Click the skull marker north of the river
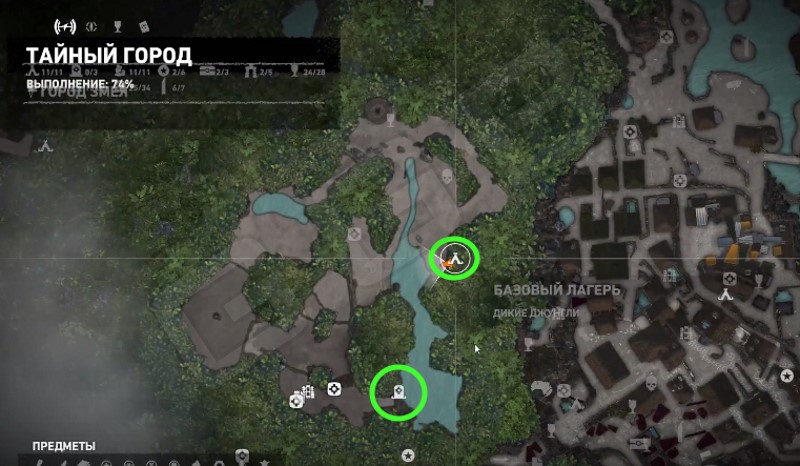This screenshot has width=800, height=466. tap(447, 178)
